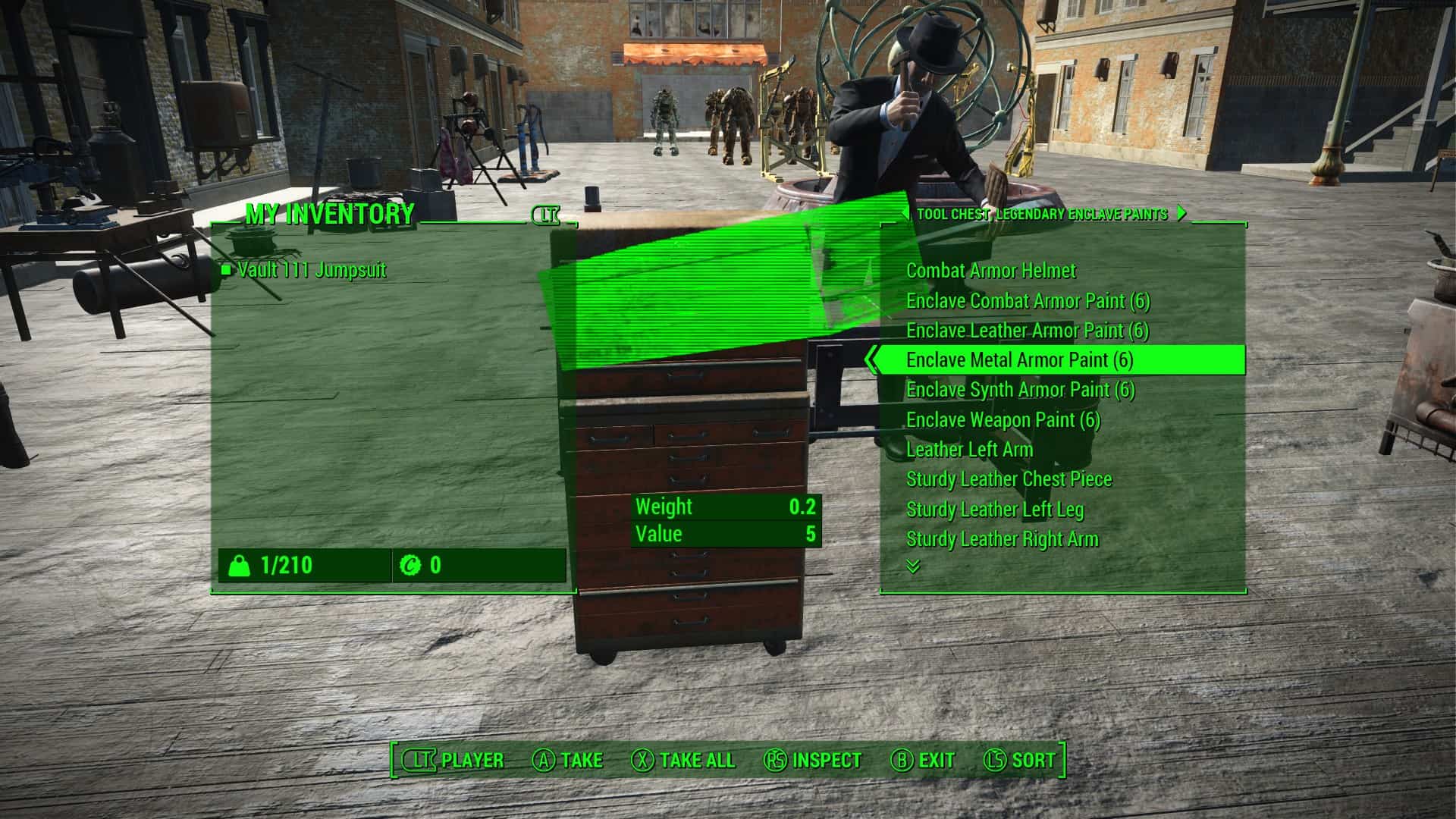
Task: Choose Sturdy Leather Right Arm item
Action: pyautogui.click(x=1002, y=539)
